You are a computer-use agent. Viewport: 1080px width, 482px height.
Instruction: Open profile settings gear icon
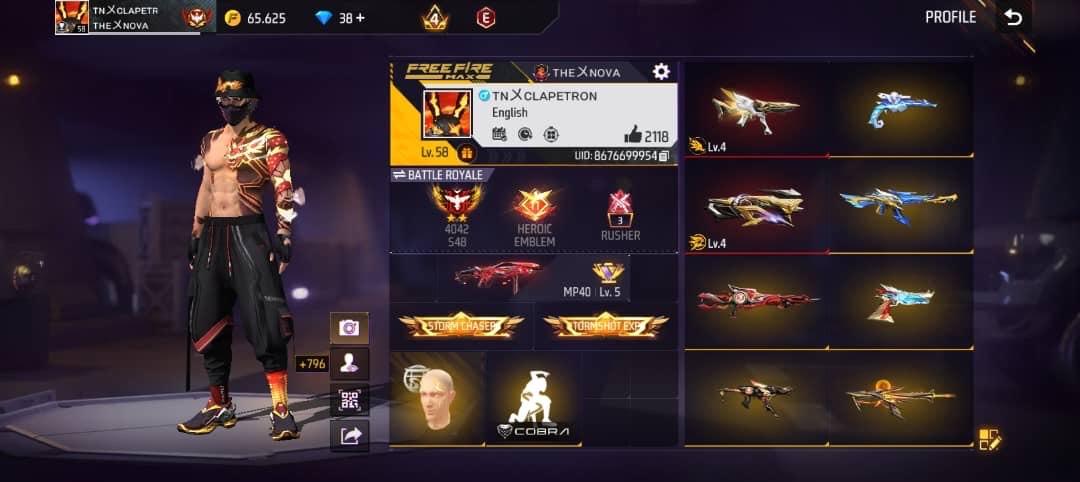click(661, 71)
